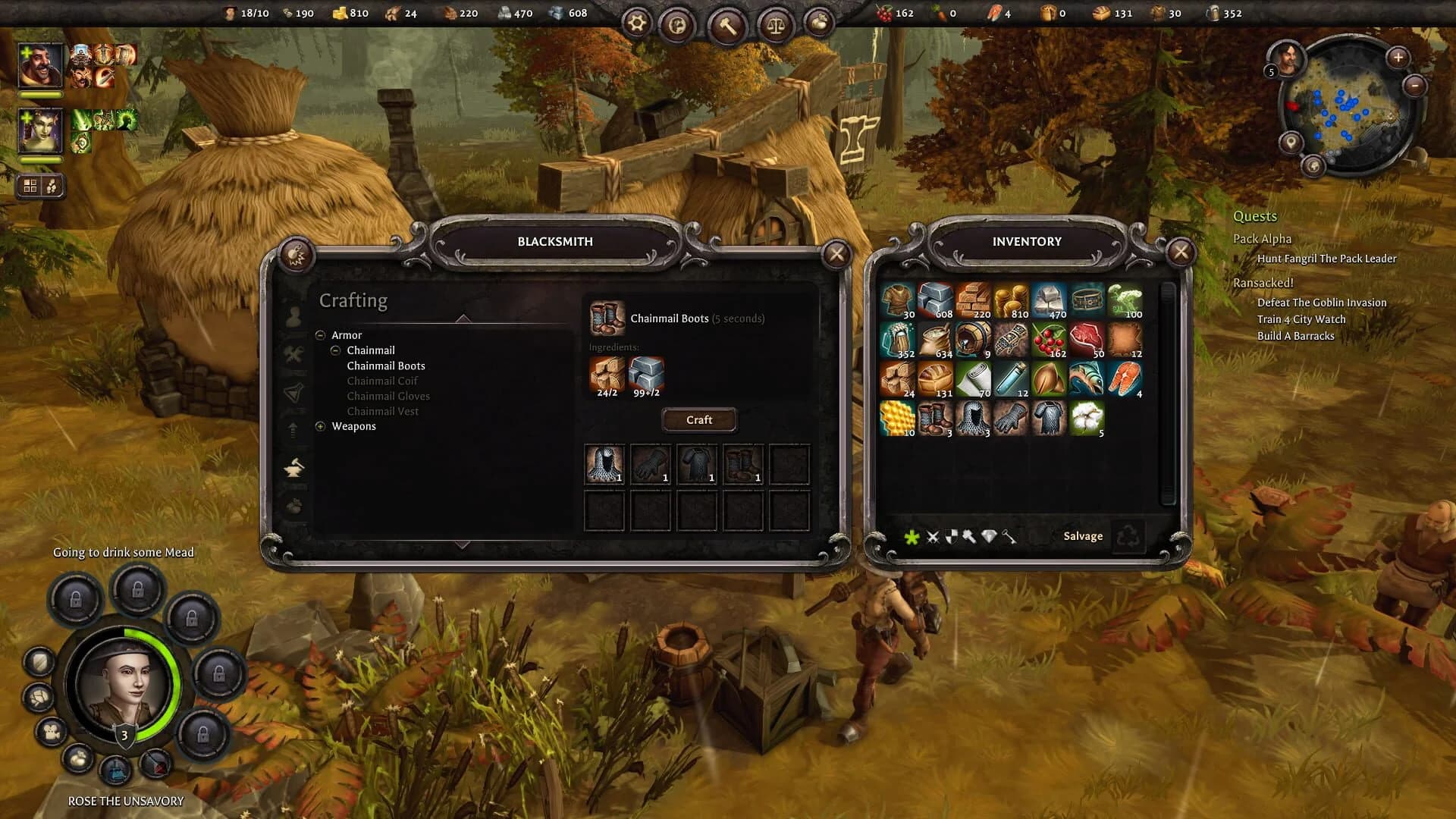The height and width of the screenshot is (819, 1456).
Task: Collapse the Chainmail category
Action: click(336, 350)
